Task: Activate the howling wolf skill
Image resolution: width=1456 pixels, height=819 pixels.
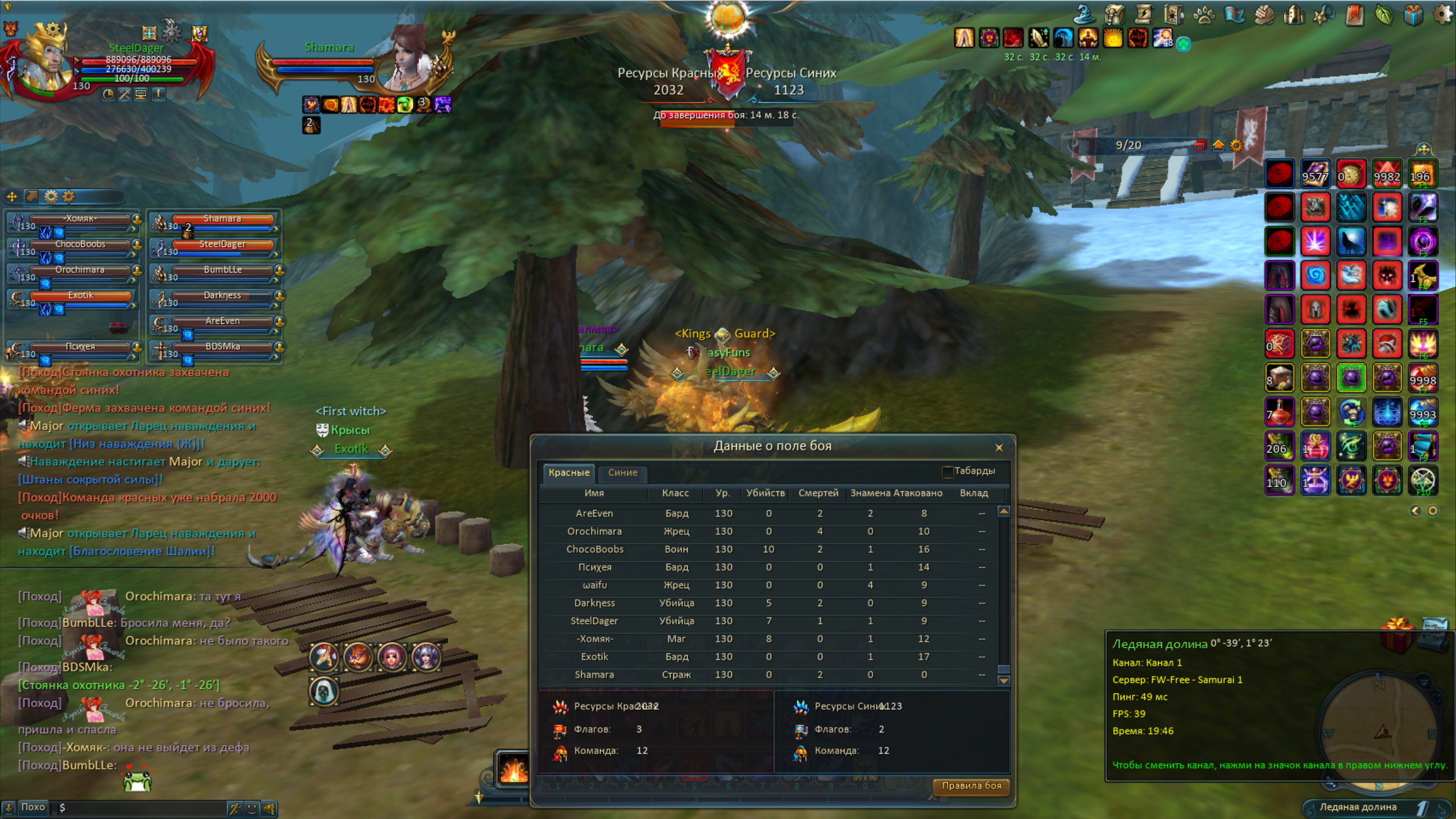Action: point(1351,242)
